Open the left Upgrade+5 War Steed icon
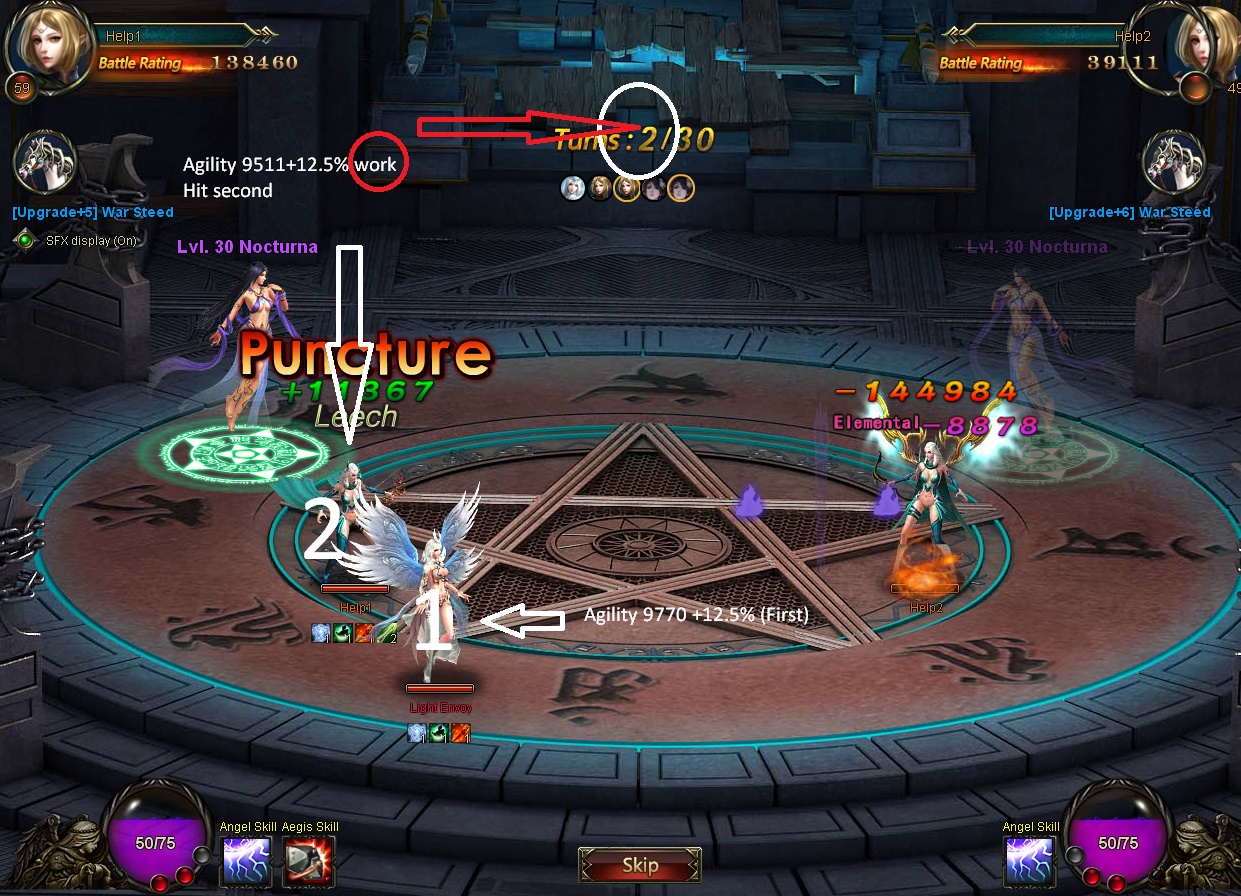The height and width of the screenshot is (896, 1241). tap(45, 163)
